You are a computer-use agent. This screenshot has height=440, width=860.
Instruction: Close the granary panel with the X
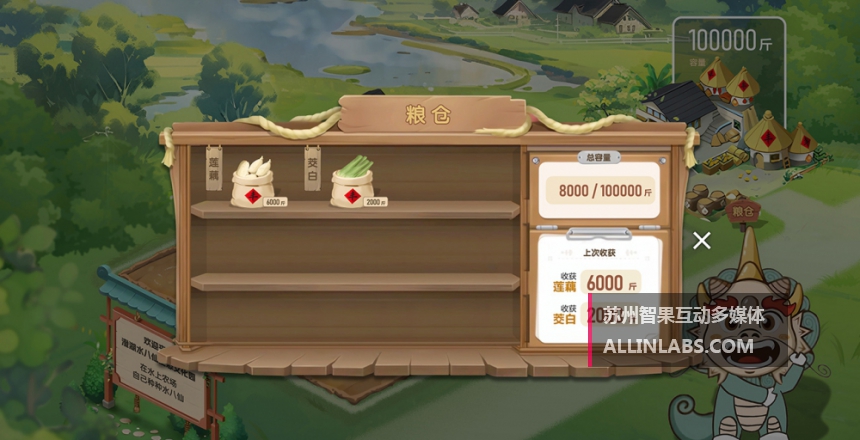click(702, 240)
